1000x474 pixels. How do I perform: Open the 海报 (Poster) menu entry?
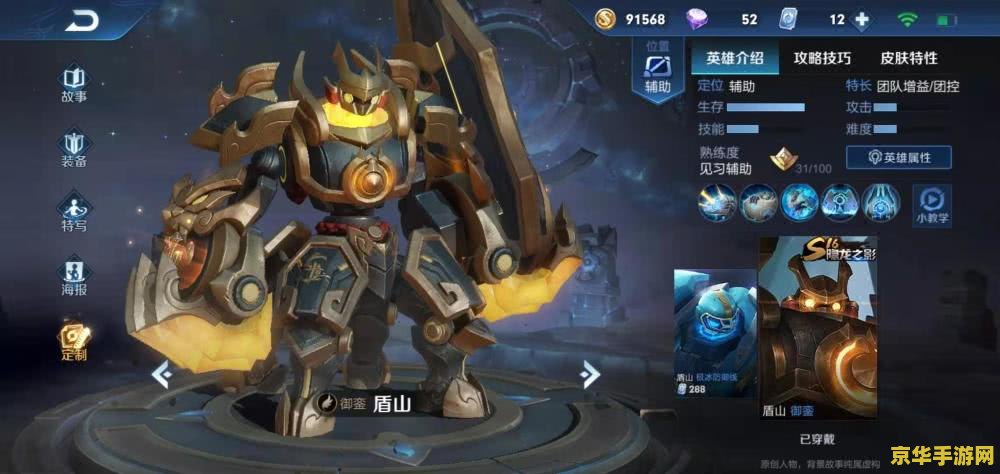coord(74,276)
